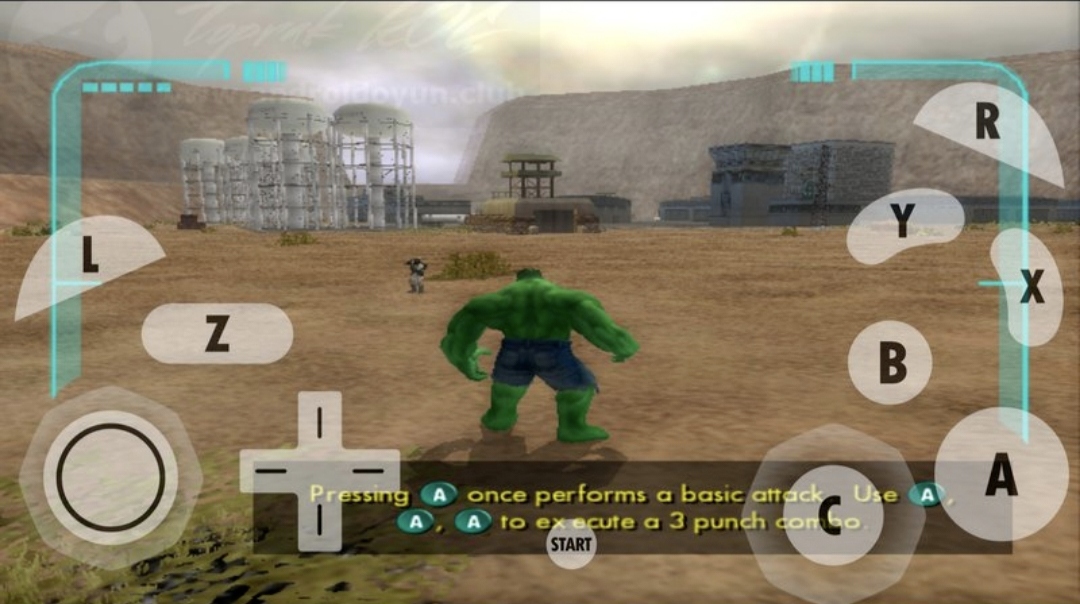The width and height of the screenshot is (1080, 604).
Task: Tap the on-screen B button
Action: tap(890, 362)
